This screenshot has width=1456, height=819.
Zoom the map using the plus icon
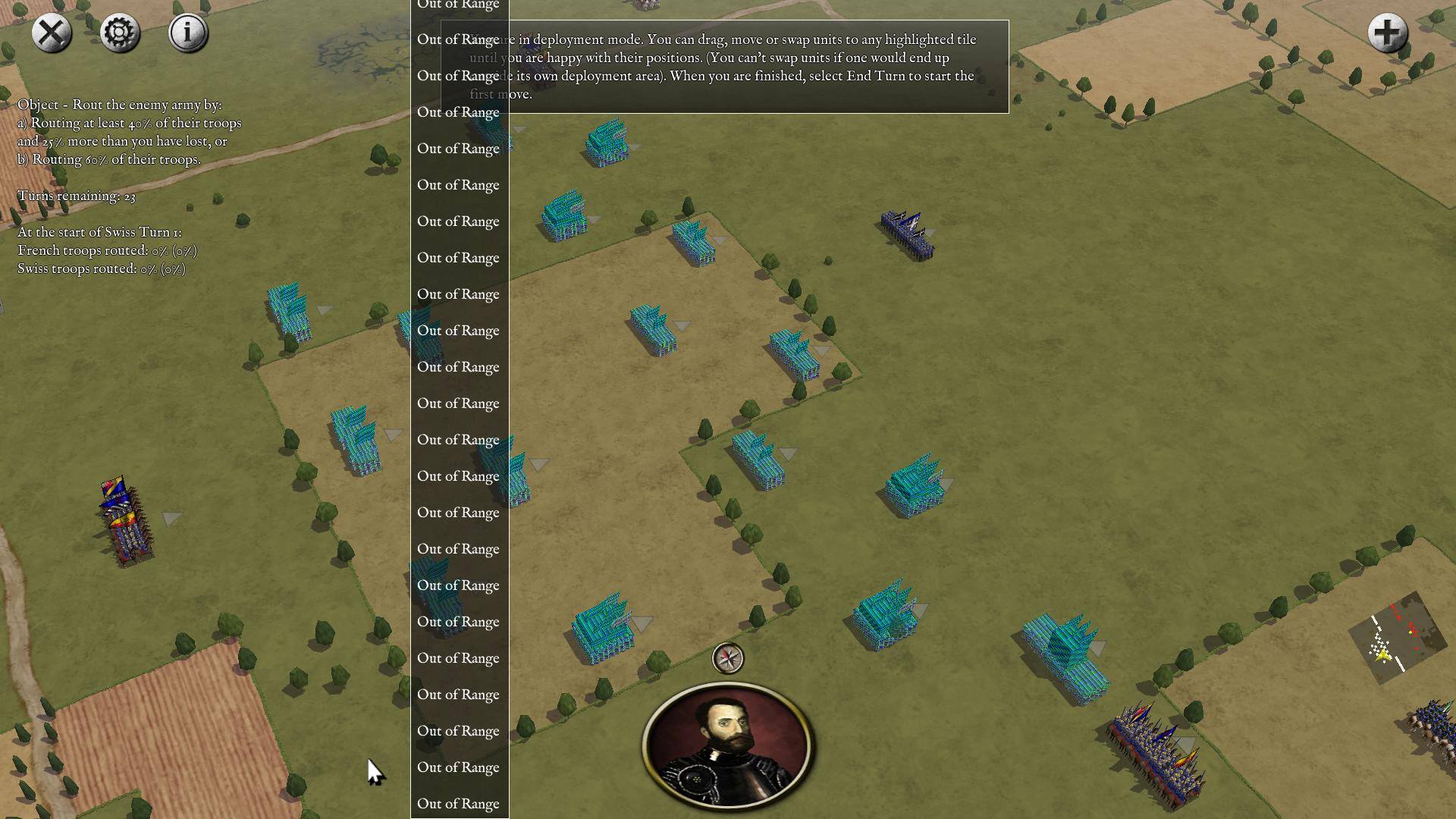click(x=1388, y=33)
